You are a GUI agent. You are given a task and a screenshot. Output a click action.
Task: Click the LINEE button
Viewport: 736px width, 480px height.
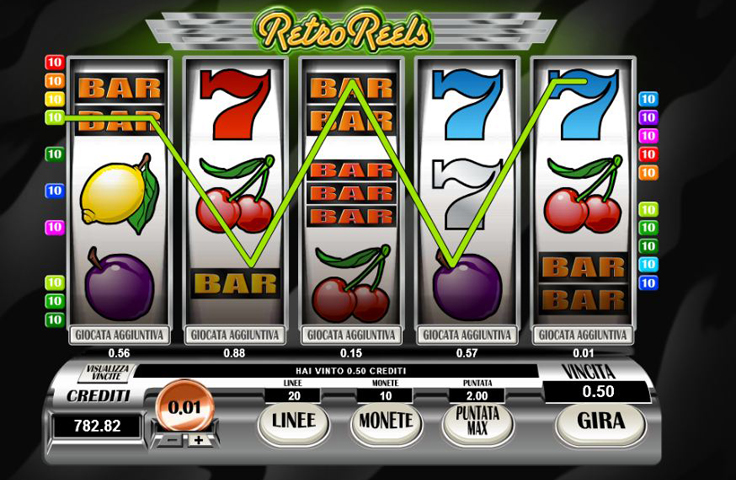tap(294, 421)
